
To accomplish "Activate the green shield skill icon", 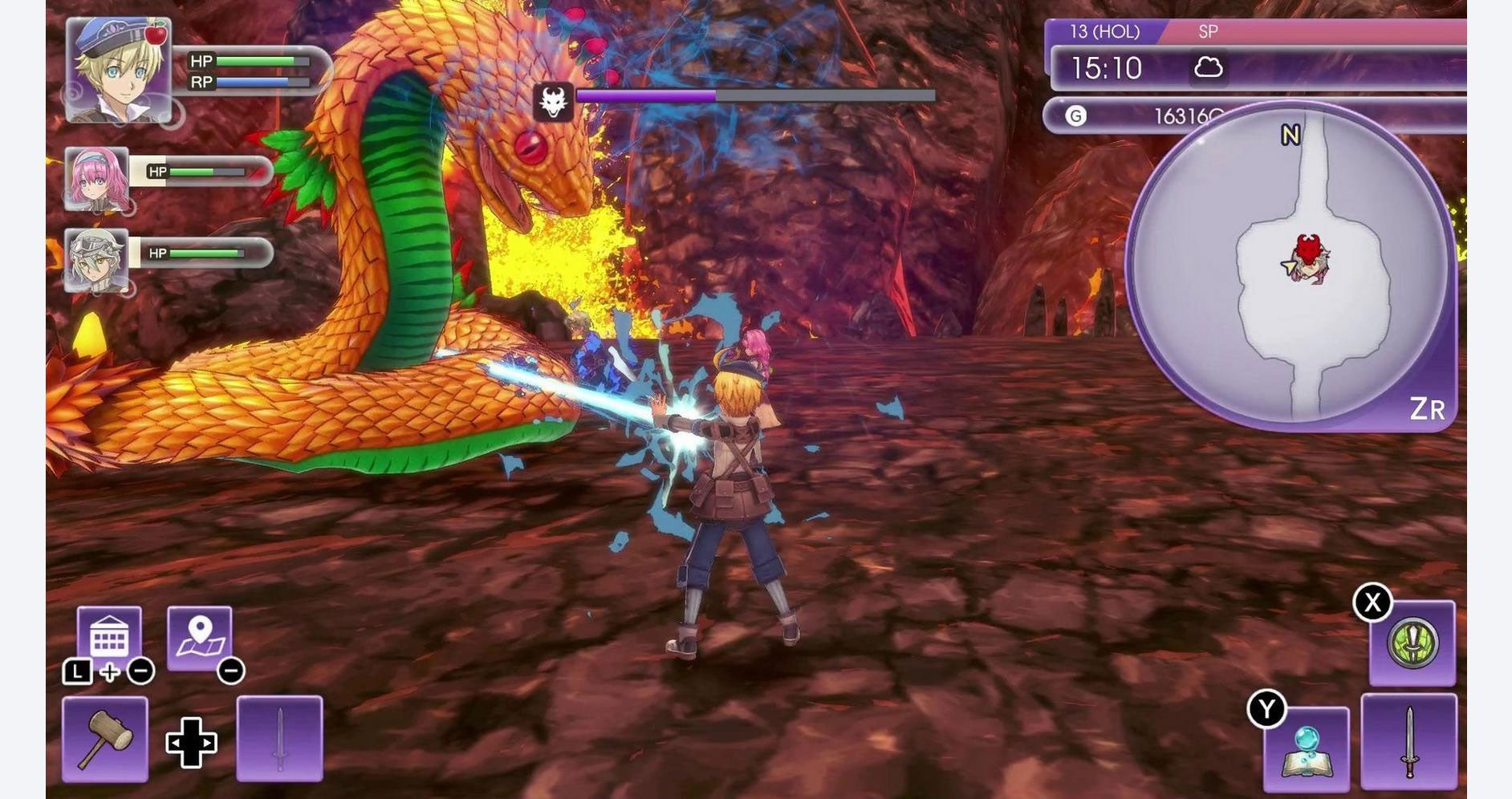I will point(1412,643).
